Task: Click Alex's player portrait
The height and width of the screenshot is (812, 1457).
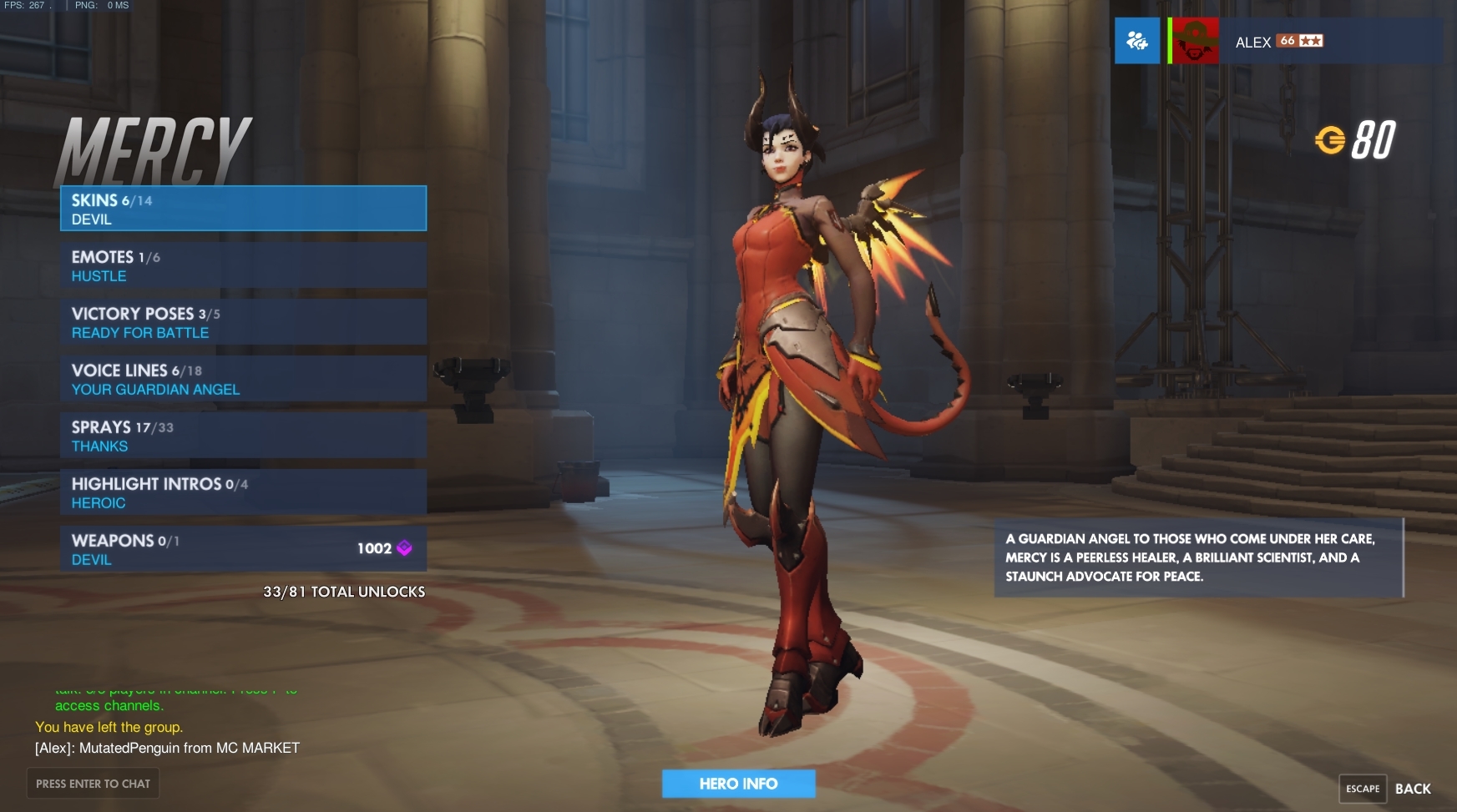Action: pos(1195,41)
